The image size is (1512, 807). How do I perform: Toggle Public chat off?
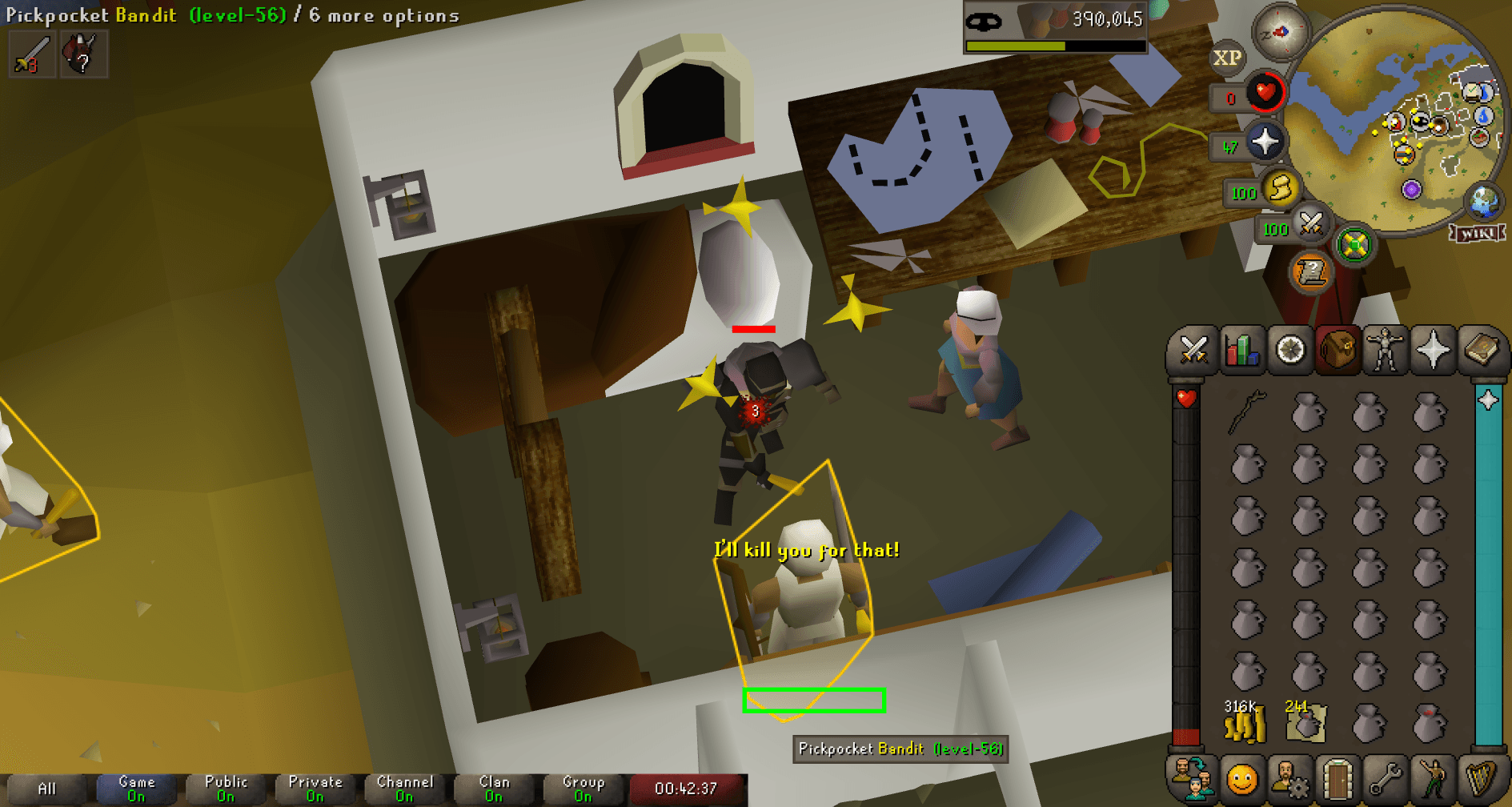pos(226,786)
